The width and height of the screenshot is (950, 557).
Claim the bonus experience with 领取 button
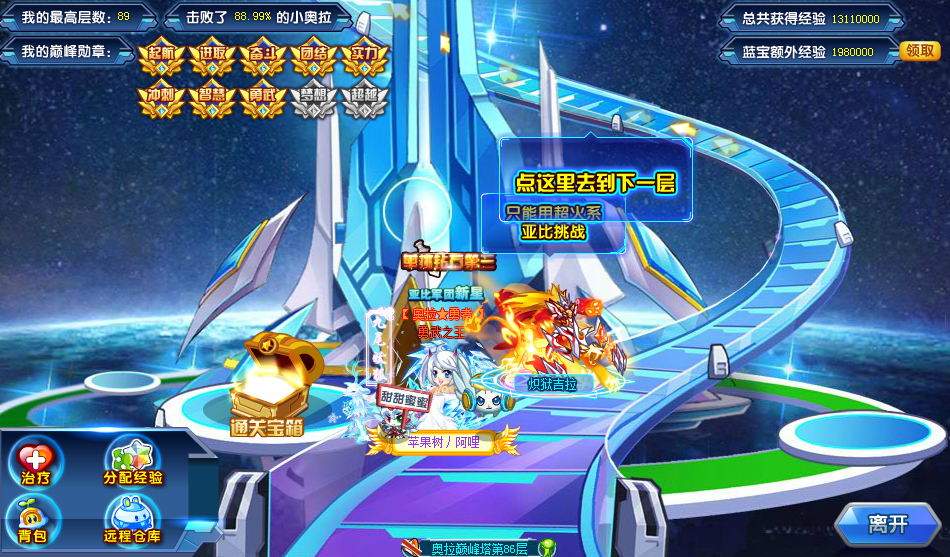click(x=919, y=51)
